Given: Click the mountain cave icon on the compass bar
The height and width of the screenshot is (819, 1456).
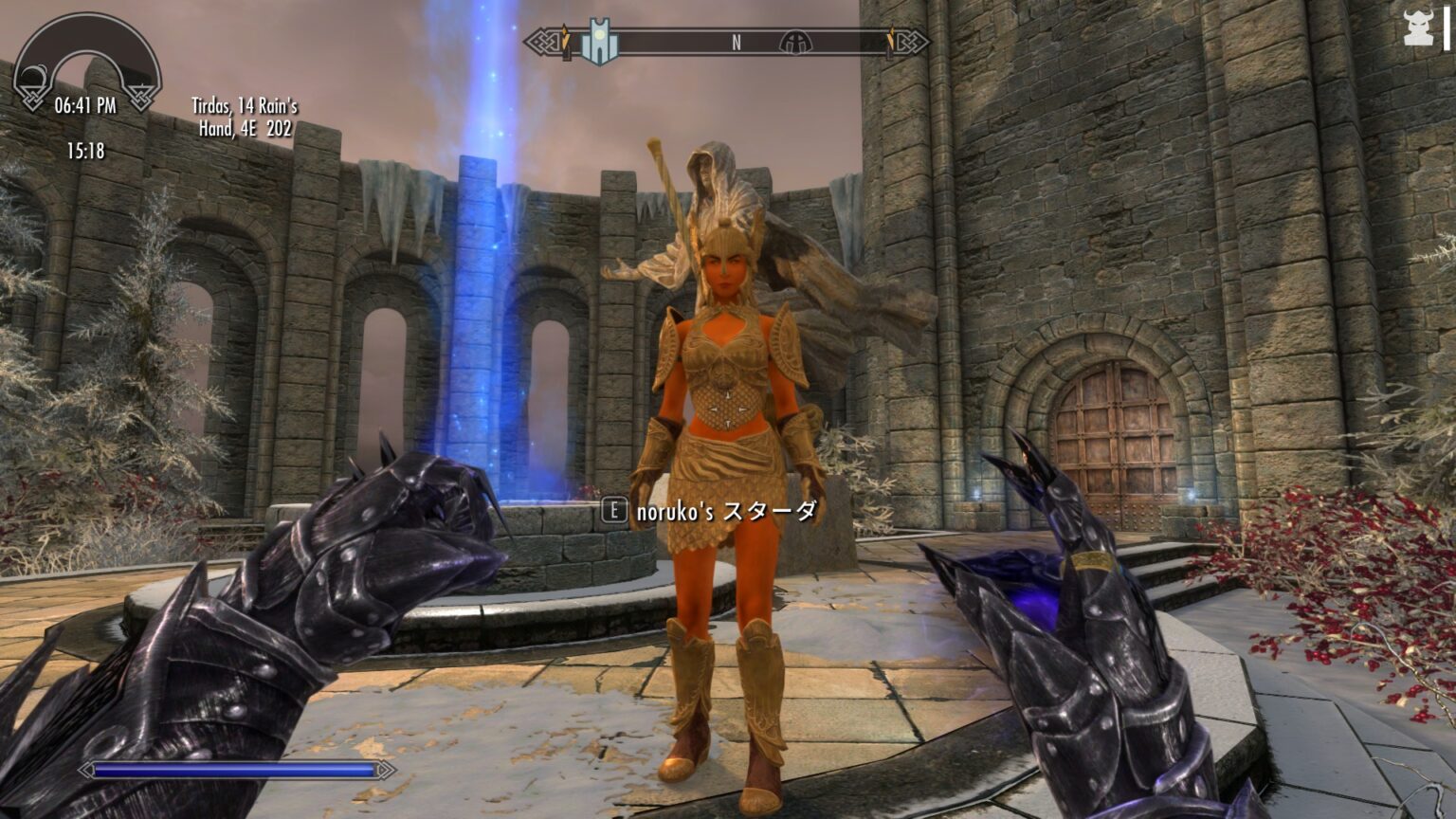Looking at the screenshot, I should (796, 41).
